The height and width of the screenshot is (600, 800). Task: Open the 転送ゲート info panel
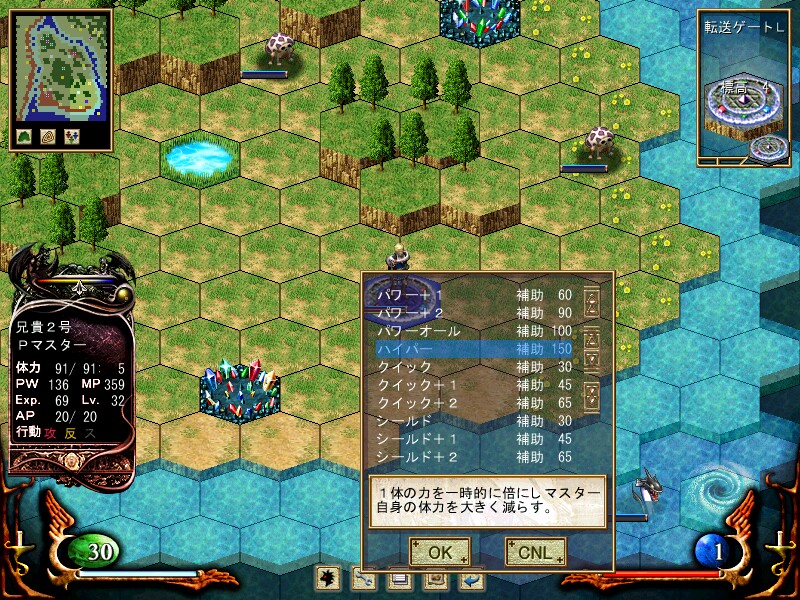coord(742,85)
